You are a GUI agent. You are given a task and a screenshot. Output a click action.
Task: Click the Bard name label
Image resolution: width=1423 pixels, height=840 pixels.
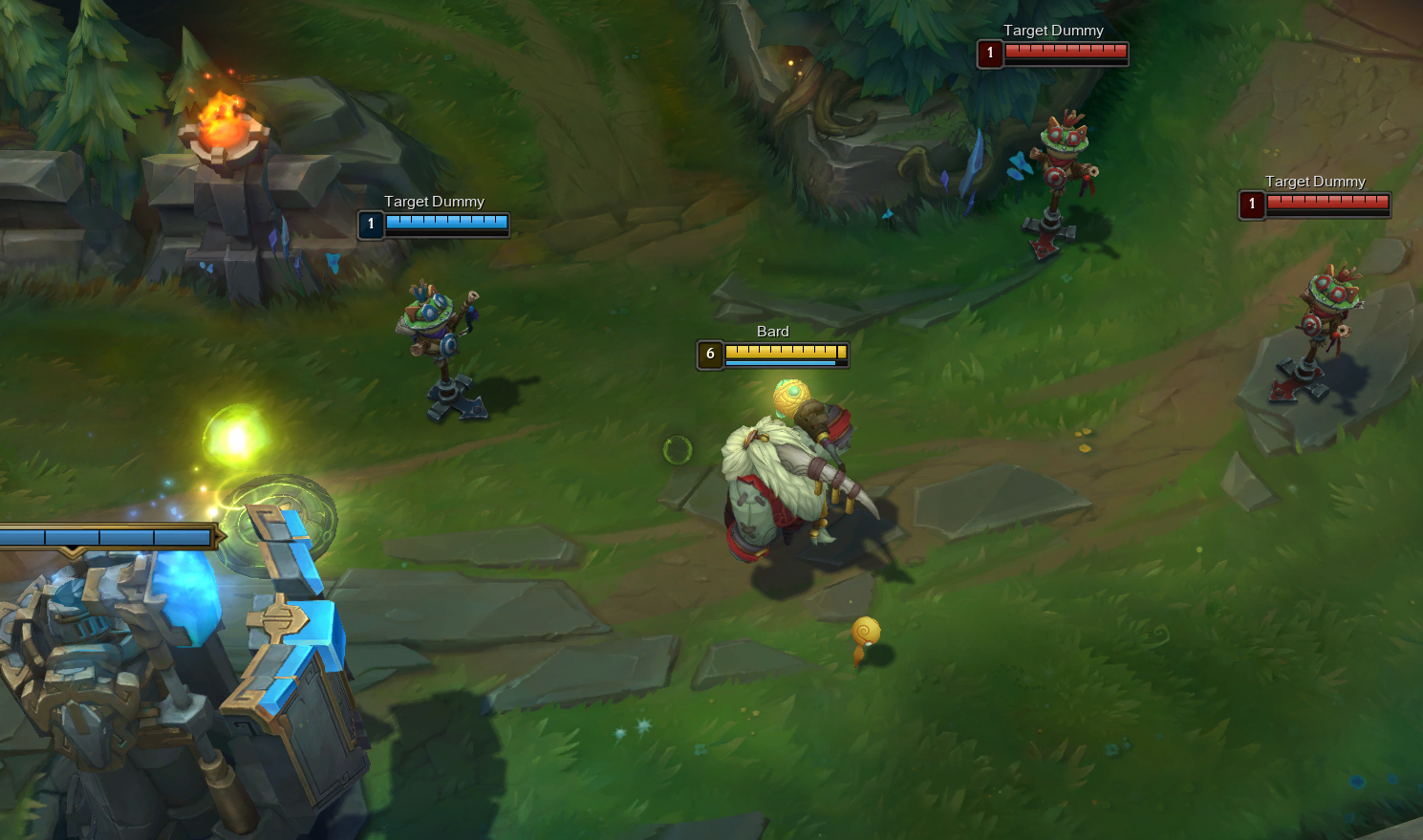click(x=772, y=331)
